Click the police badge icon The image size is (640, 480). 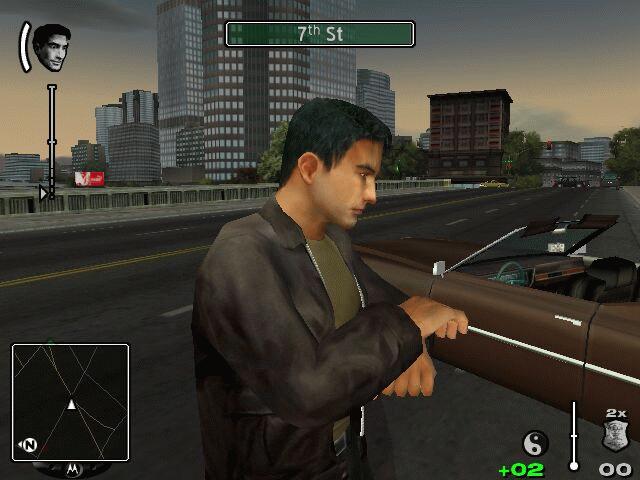(x=615, y=437)
